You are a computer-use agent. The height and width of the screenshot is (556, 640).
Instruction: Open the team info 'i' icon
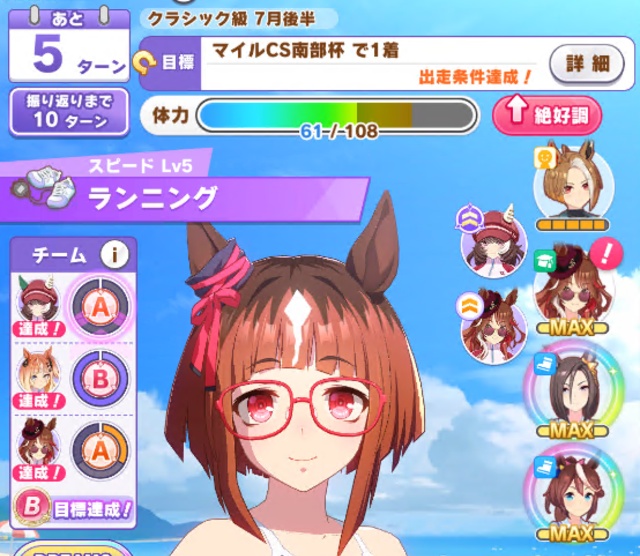tap(114, 255)
